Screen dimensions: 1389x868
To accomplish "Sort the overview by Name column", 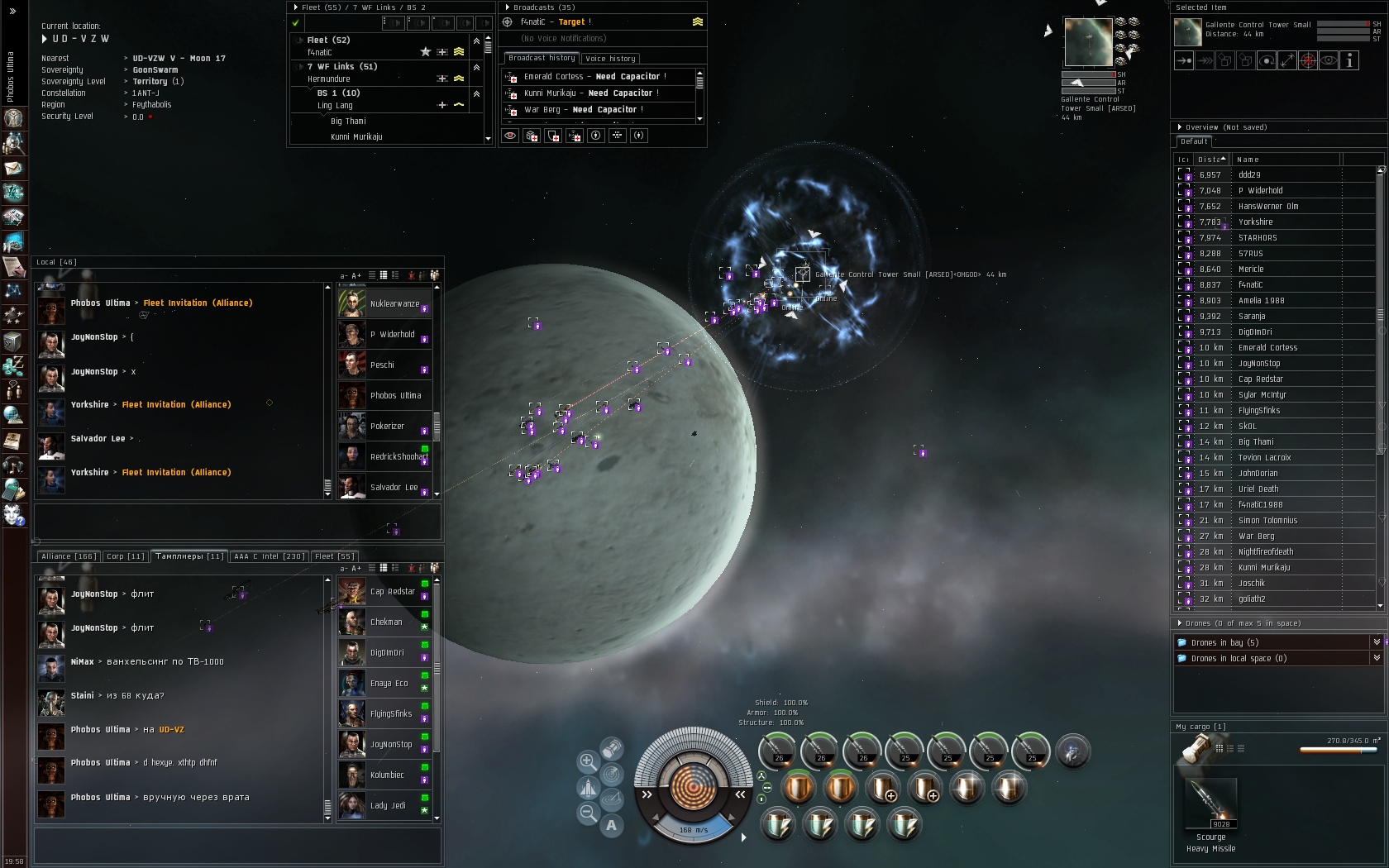I will coord(1286,160).
